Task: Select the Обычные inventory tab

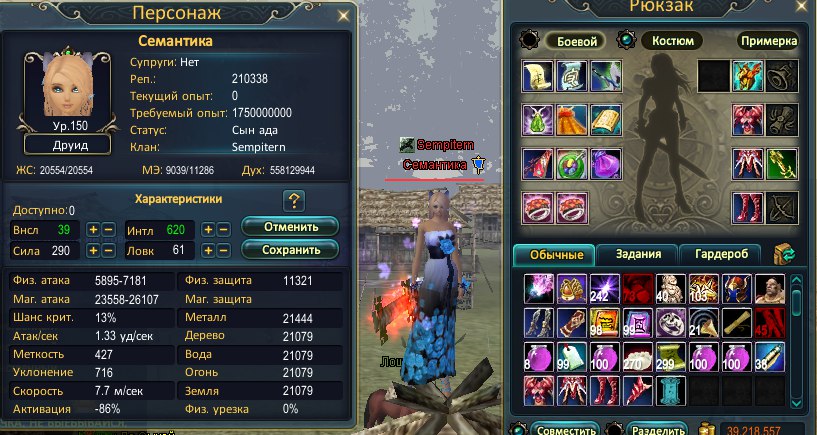Action: click(553, 254)
